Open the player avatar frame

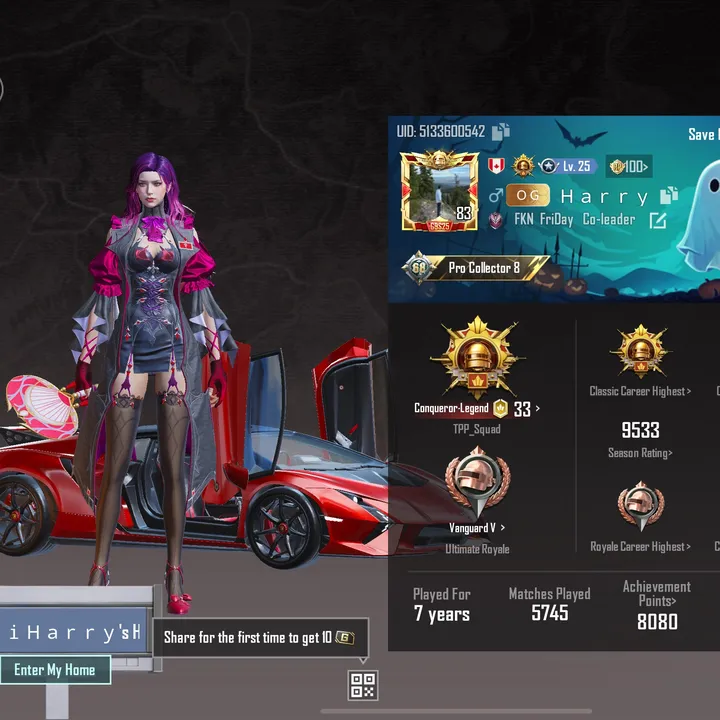(439, 190)
